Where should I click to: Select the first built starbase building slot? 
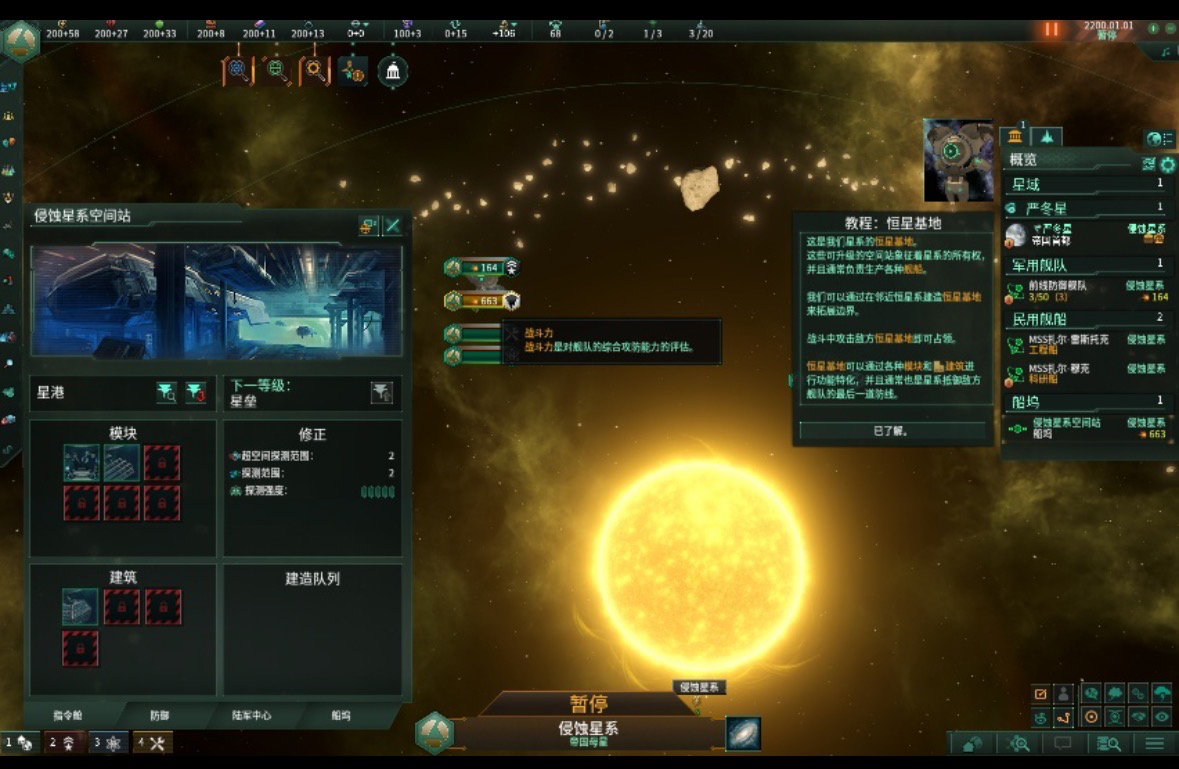[80, 607]
